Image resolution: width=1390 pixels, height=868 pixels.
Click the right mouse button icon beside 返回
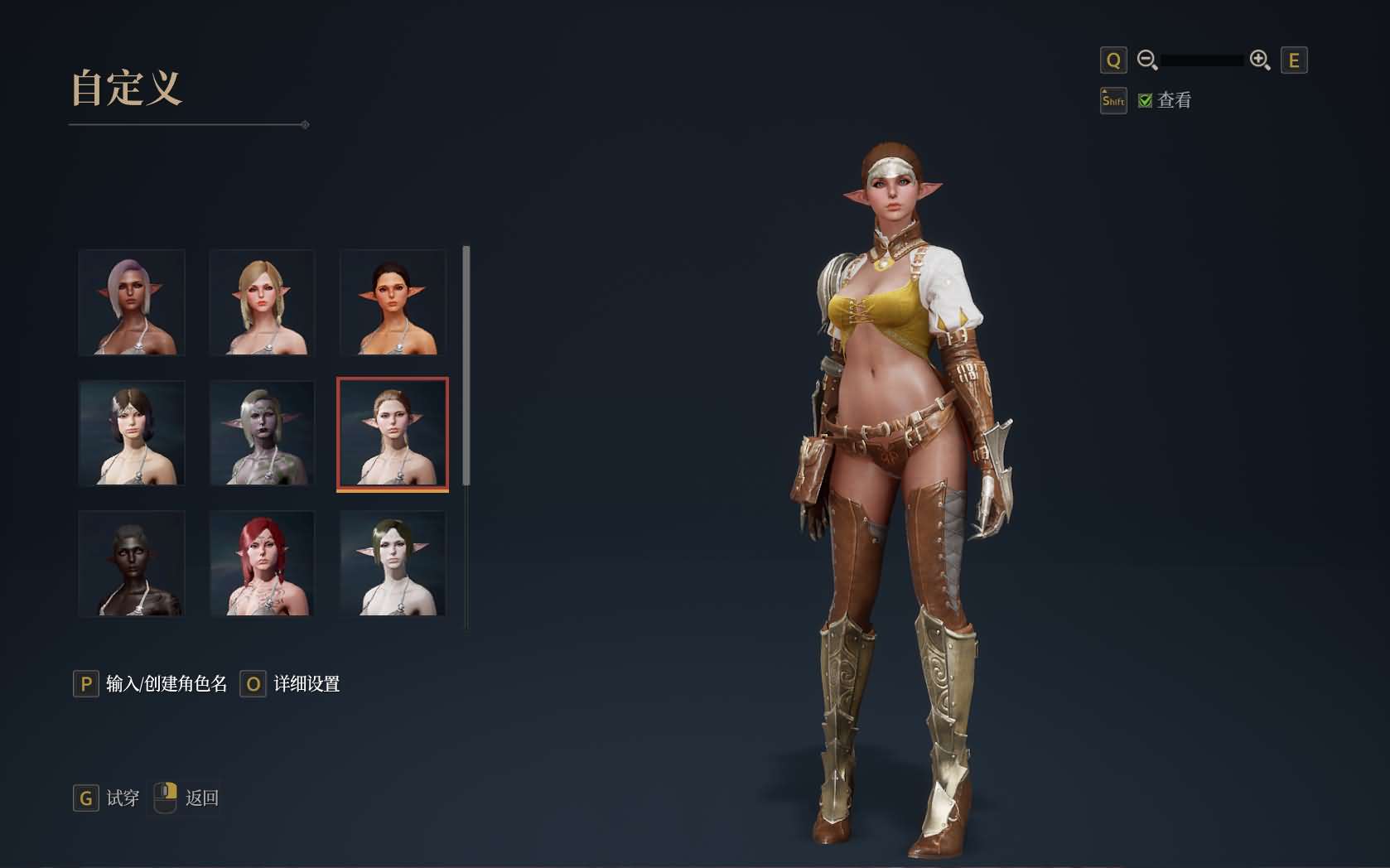tap(165, 798)
